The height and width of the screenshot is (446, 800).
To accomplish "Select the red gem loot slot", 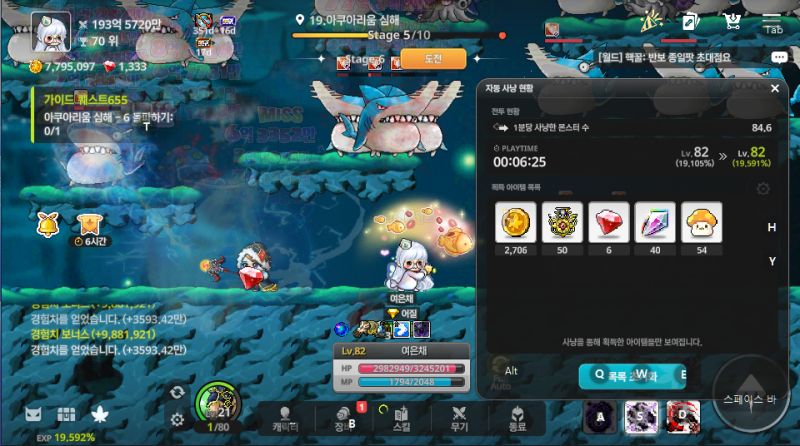I will [608, 222].
